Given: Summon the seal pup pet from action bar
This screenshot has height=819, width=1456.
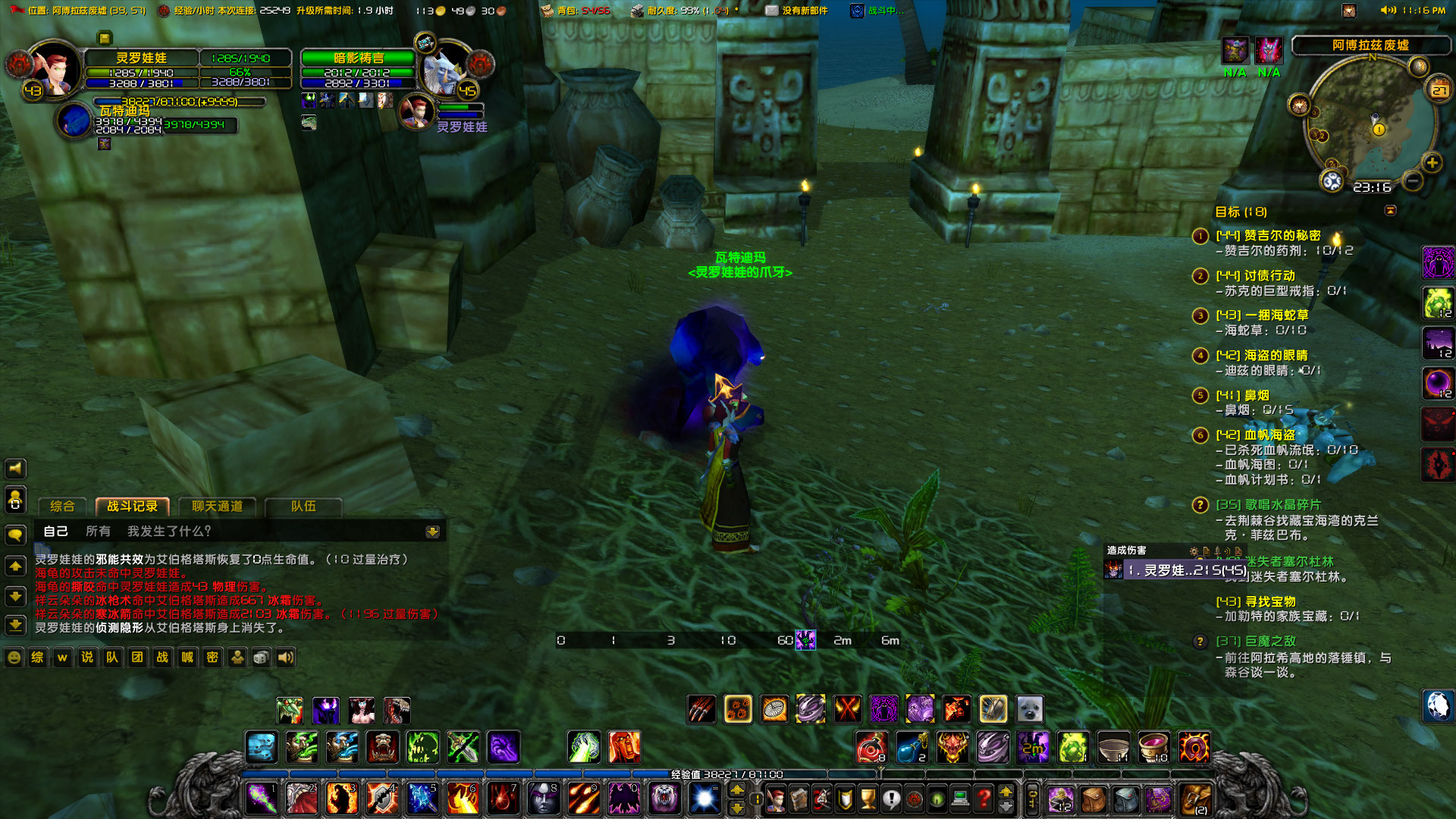Looking at the screenshot, I should [1029, 709].
